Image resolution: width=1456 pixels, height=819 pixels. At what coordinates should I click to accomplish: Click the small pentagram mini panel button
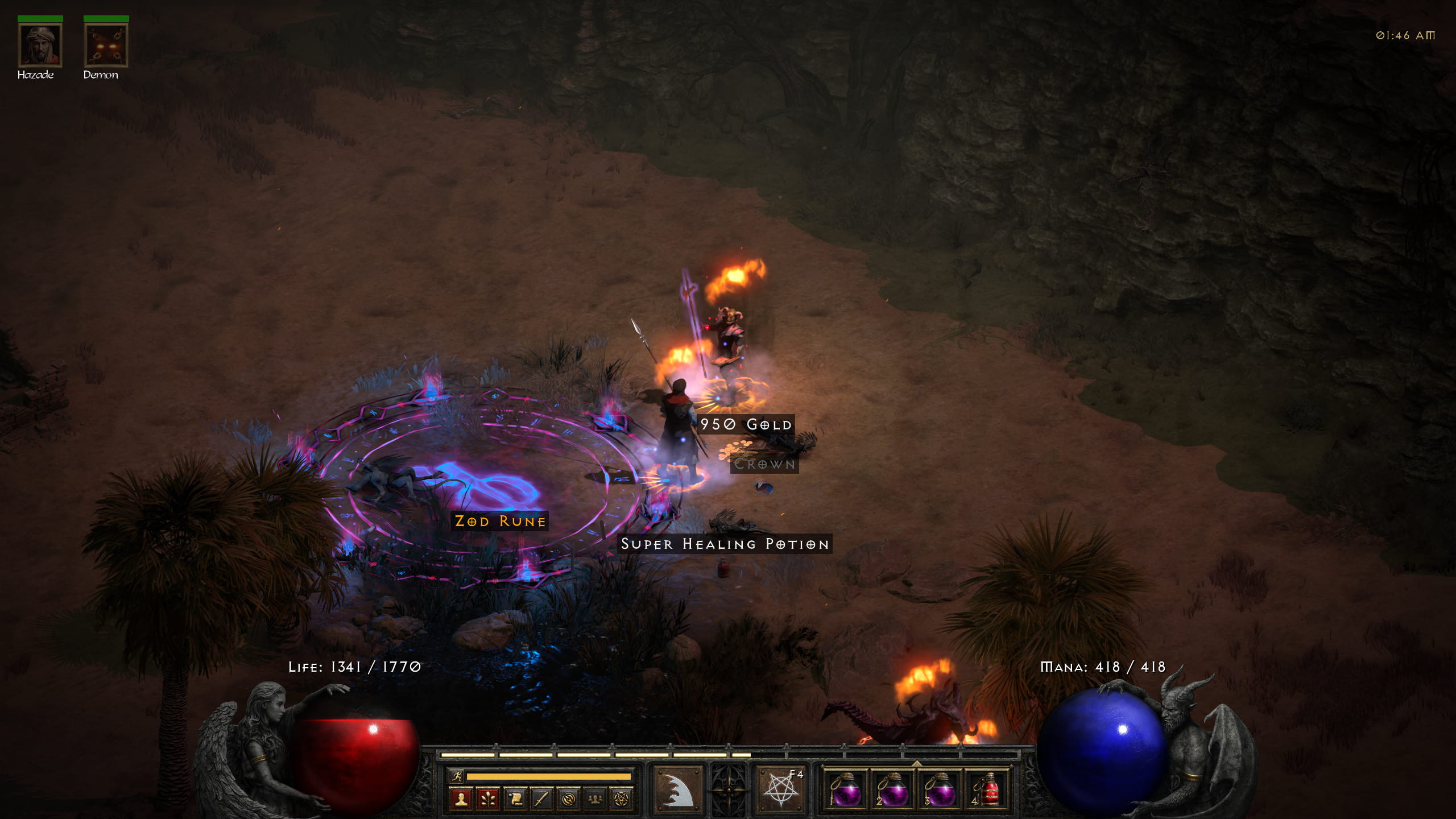click(622, 800)
